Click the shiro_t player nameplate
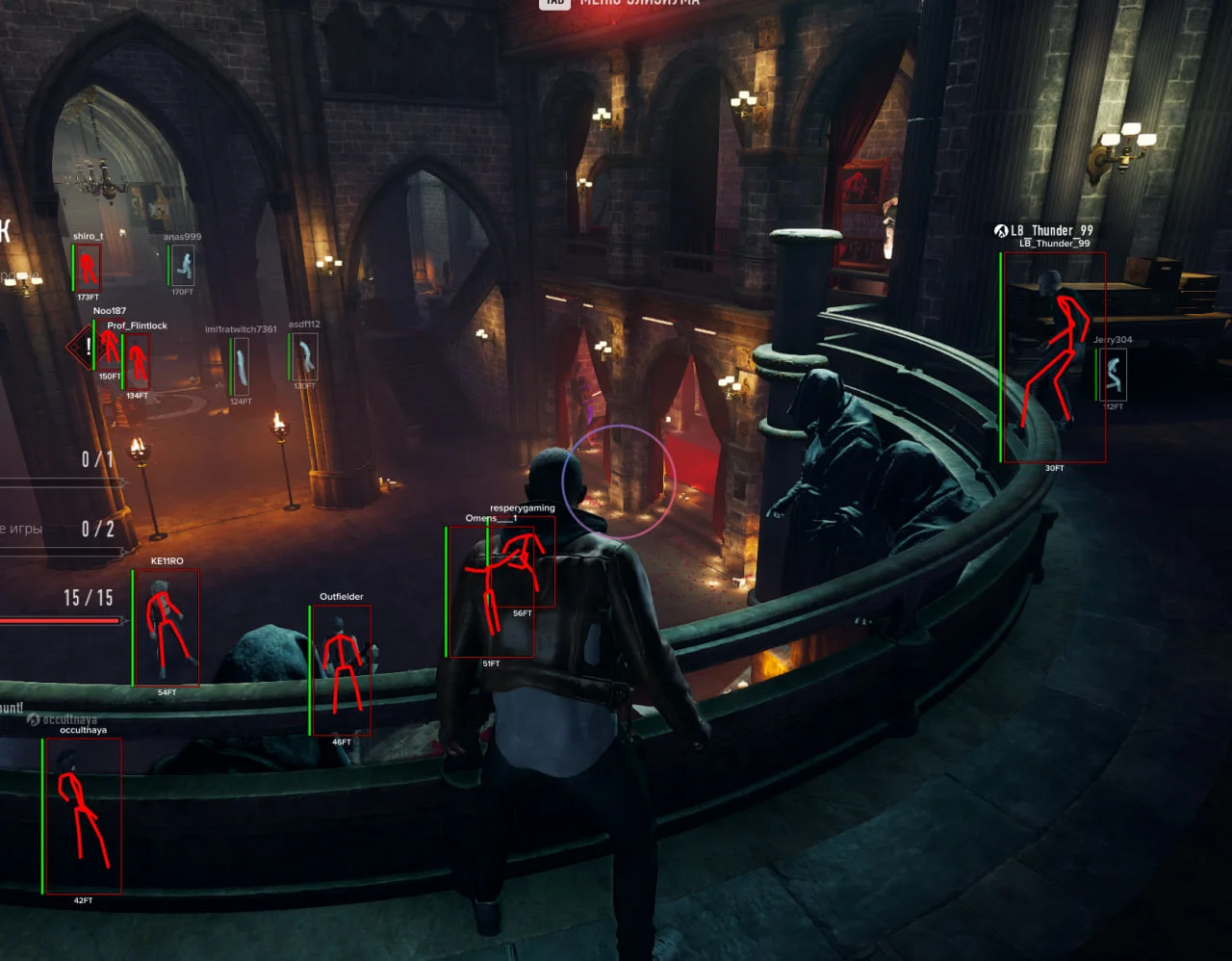The image size is (1232, 961). click(x=87, y=234)
